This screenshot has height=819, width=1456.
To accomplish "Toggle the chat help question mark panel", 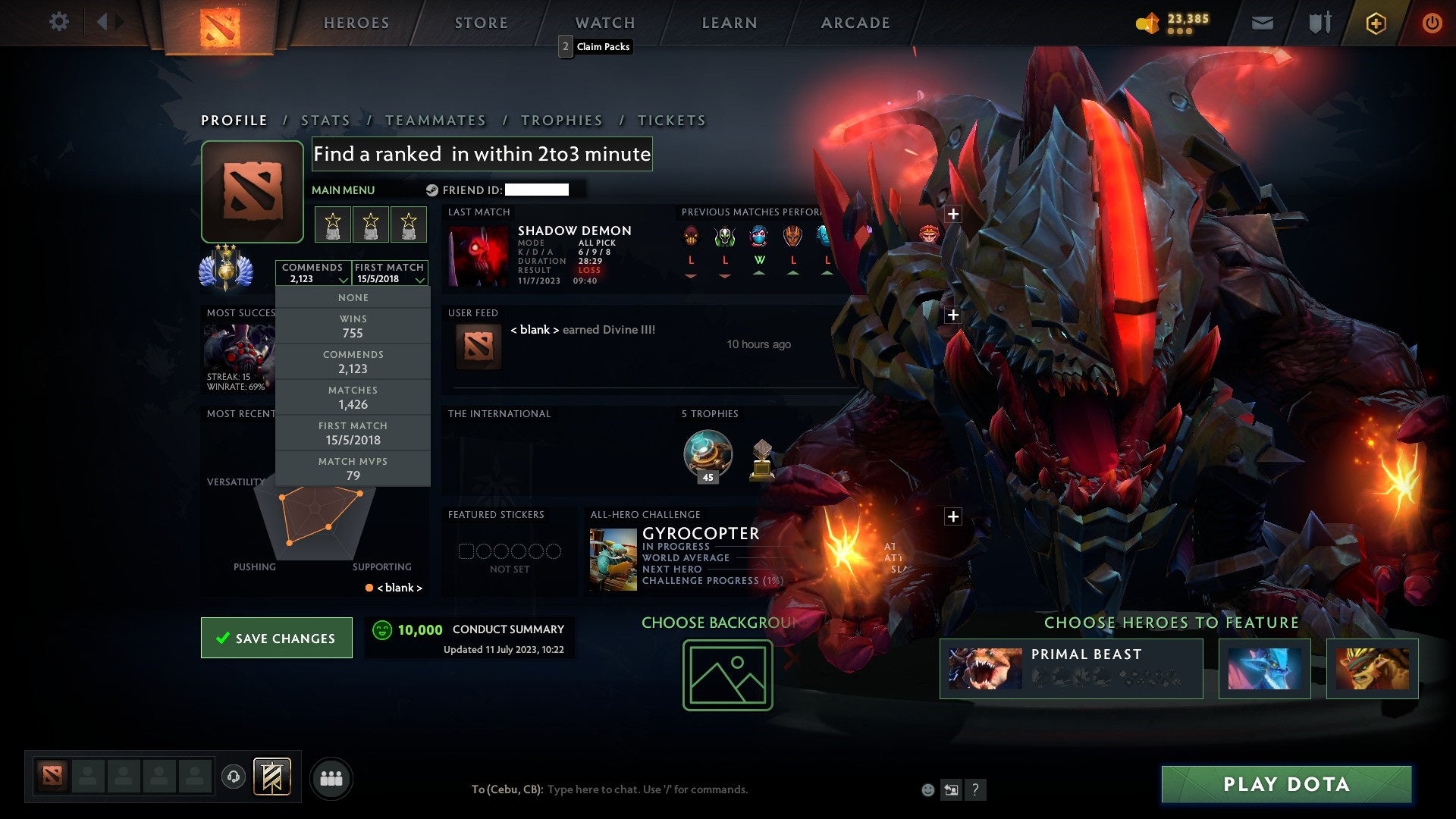I will (975, 789).
